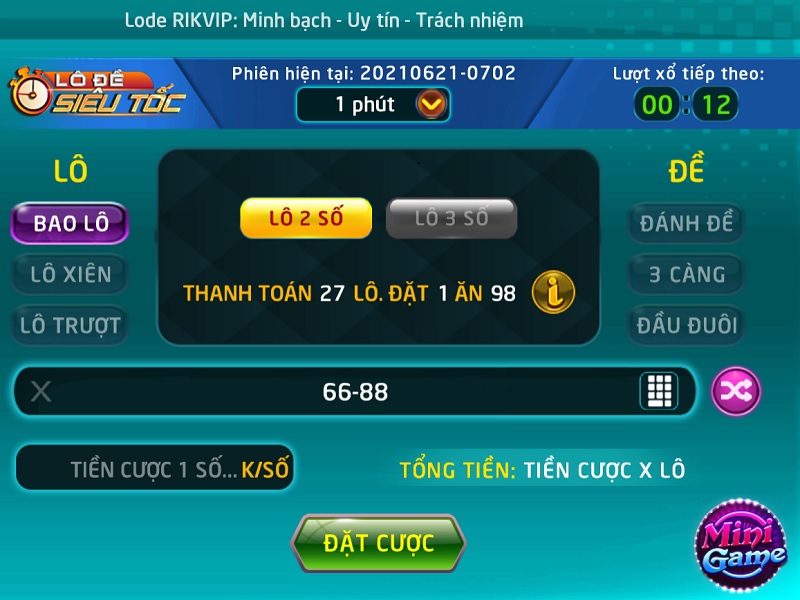Switch to LÔ TRƯỢT mode
The width and height of the screenshot is (800, 600).
click(70, 325)
